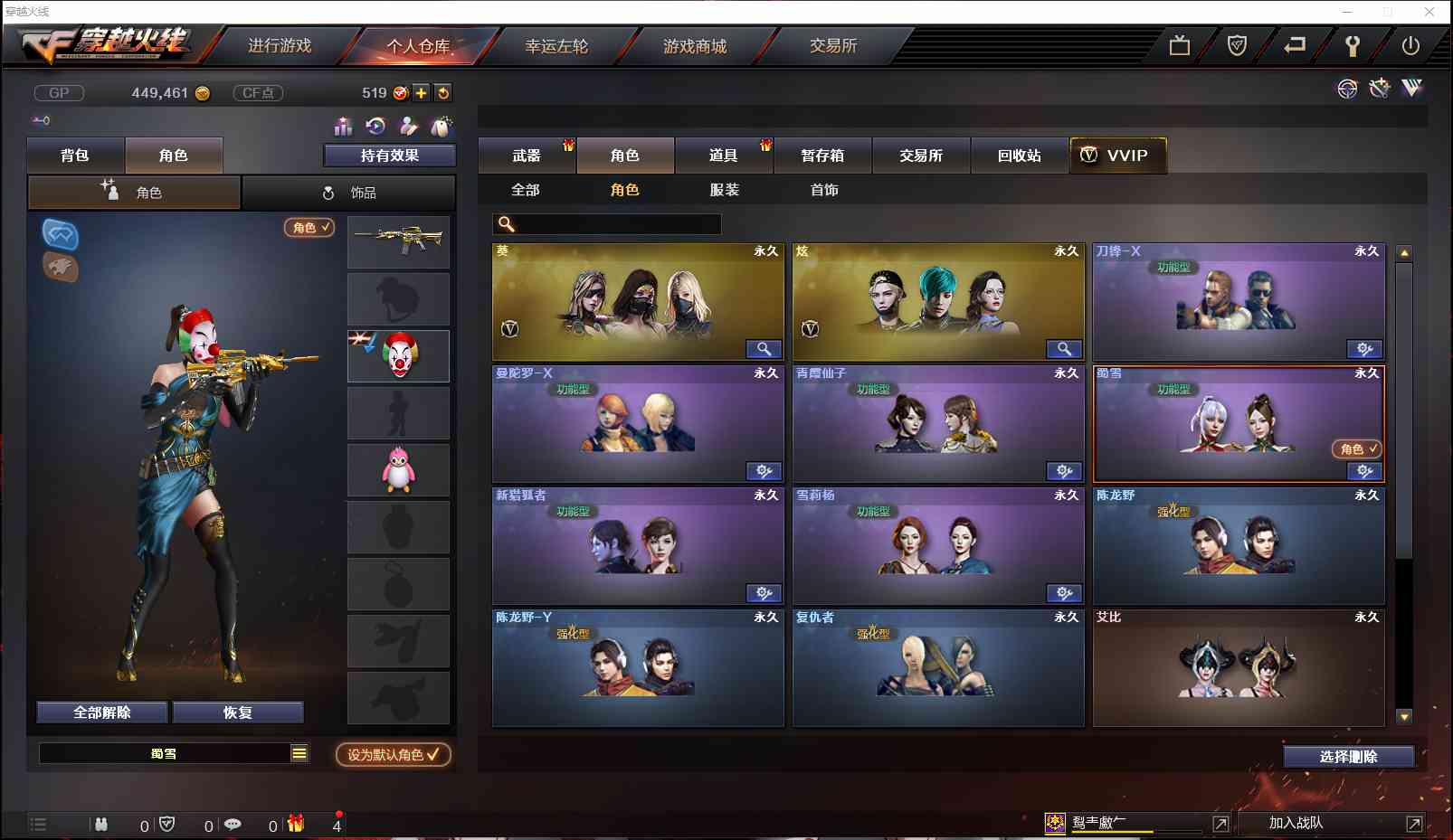The height and width of the screenshot is (840, 1453).
Task: Open the 游戏商城 menu at top
Action: (693, 46)
